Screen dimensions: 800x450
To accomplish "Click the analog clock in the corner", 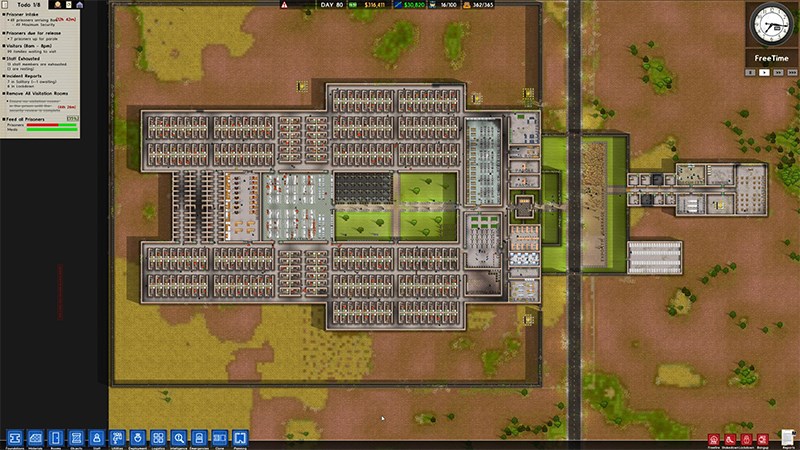I will pyautogui.click(x=771, y=25).
